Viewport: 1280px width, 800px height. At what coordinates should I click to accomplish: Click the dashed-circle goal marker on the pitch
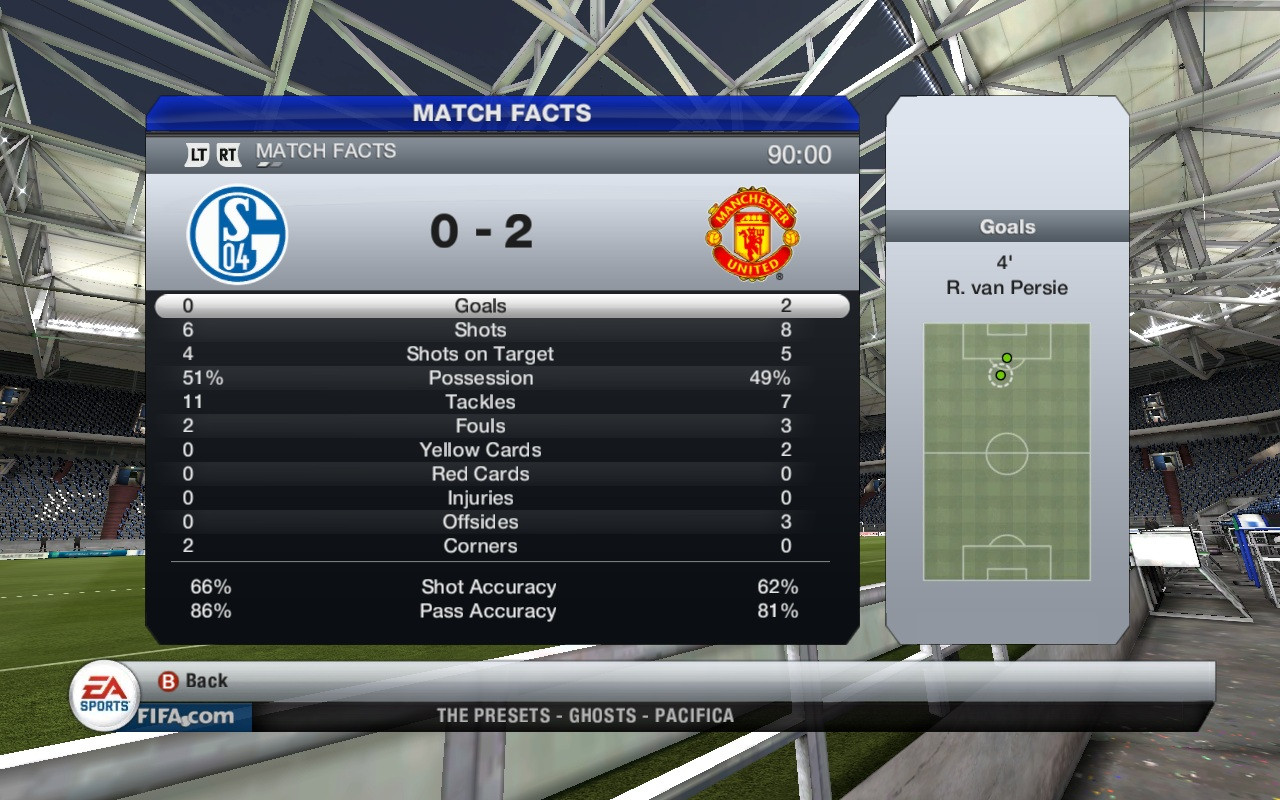pyautogui.click(x=1000, y=375)
